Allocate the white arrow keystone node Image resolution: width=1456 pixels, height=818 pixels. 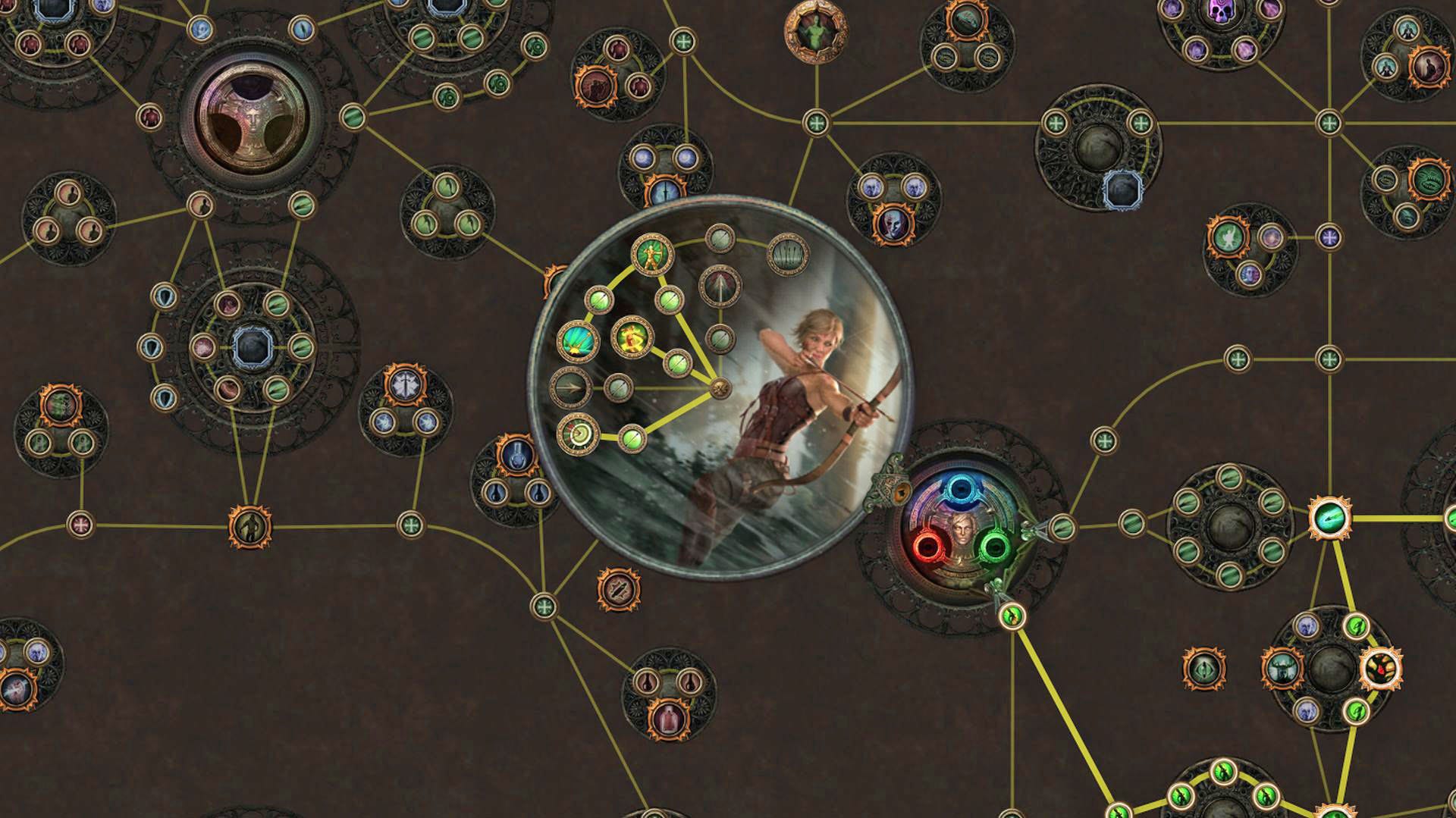(720, 285)
